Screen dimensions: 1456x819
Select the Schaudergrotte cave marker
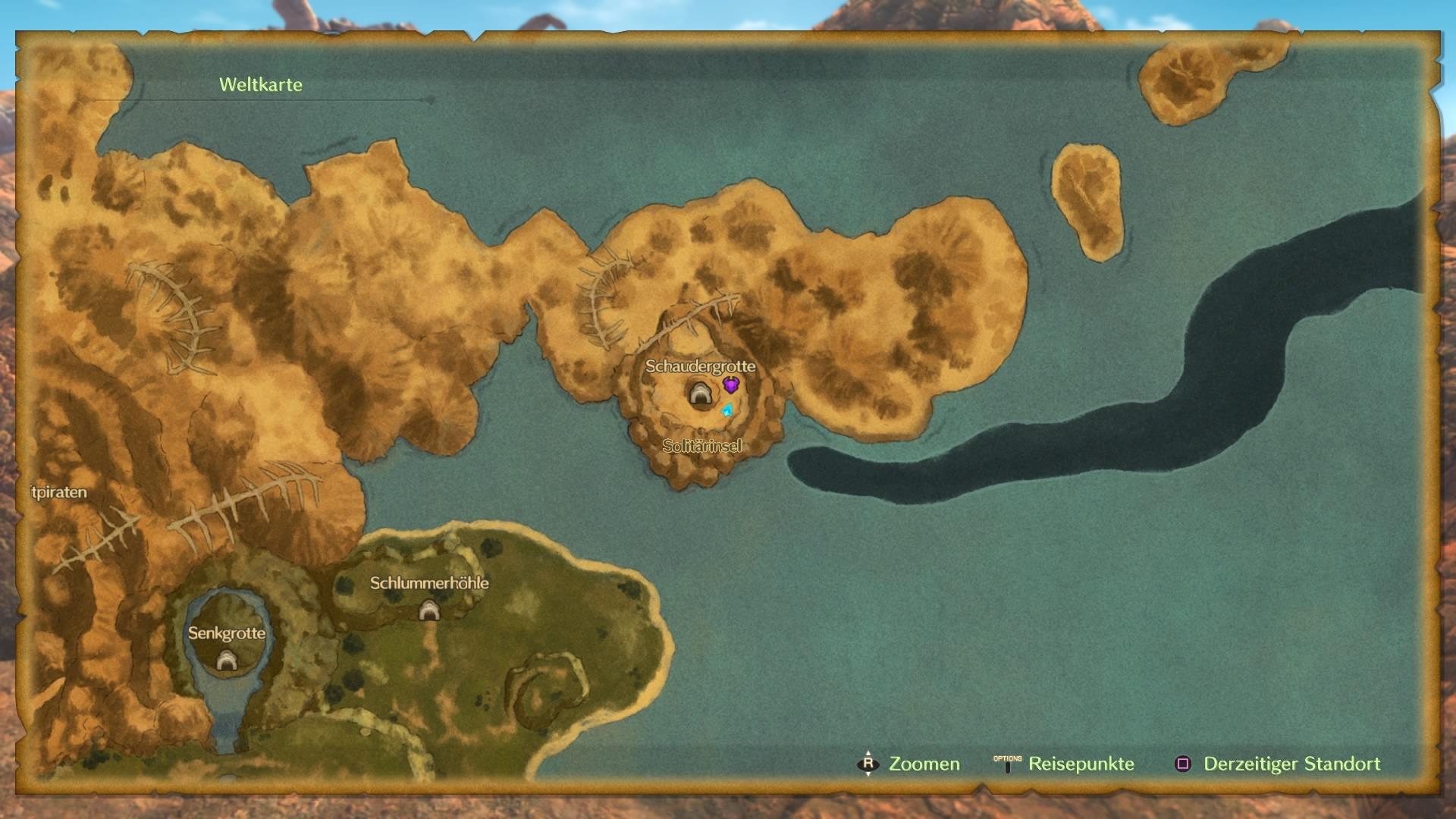click(699, 393)
